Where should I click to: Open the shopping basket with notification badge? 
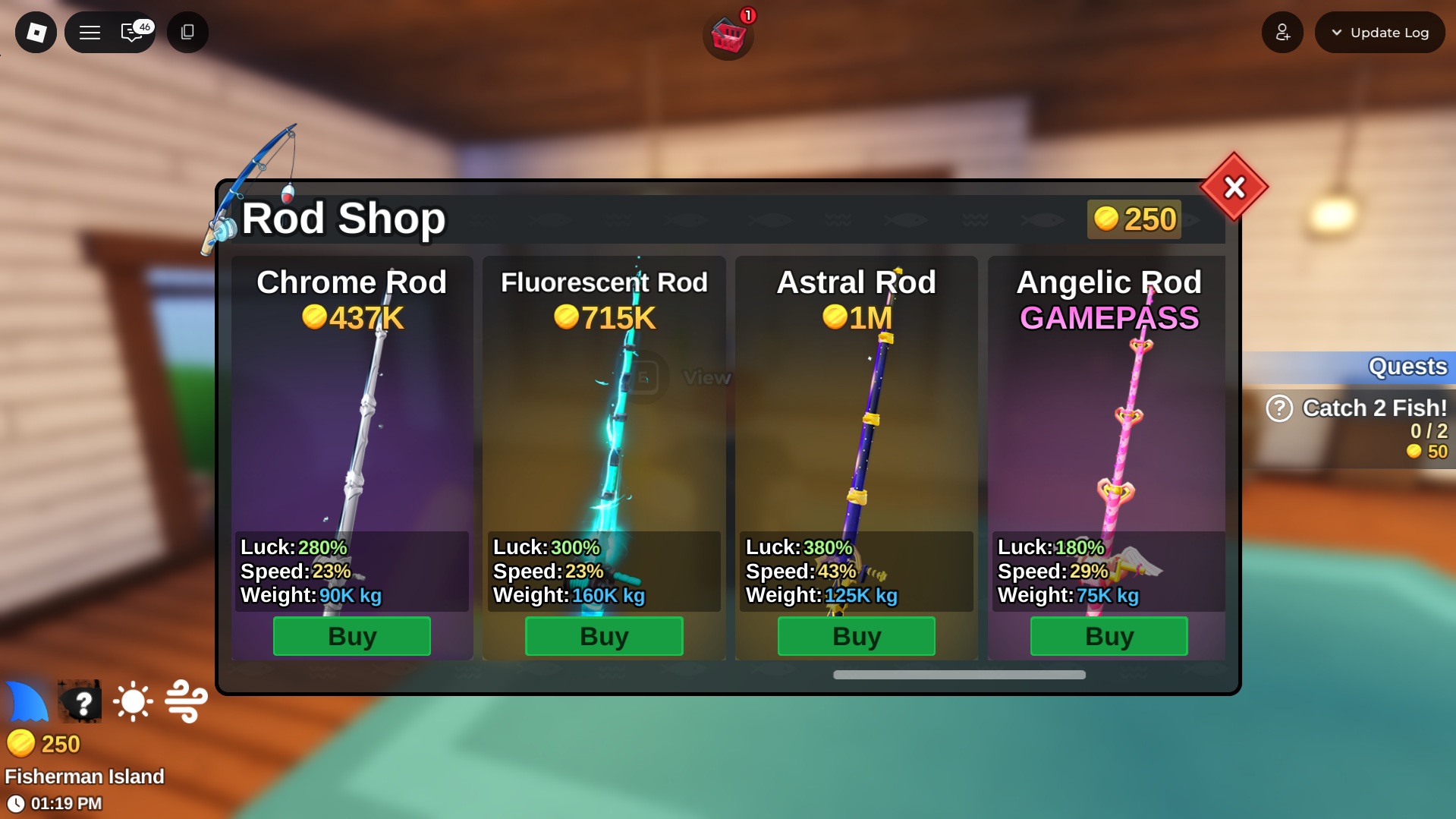[728, 34]
